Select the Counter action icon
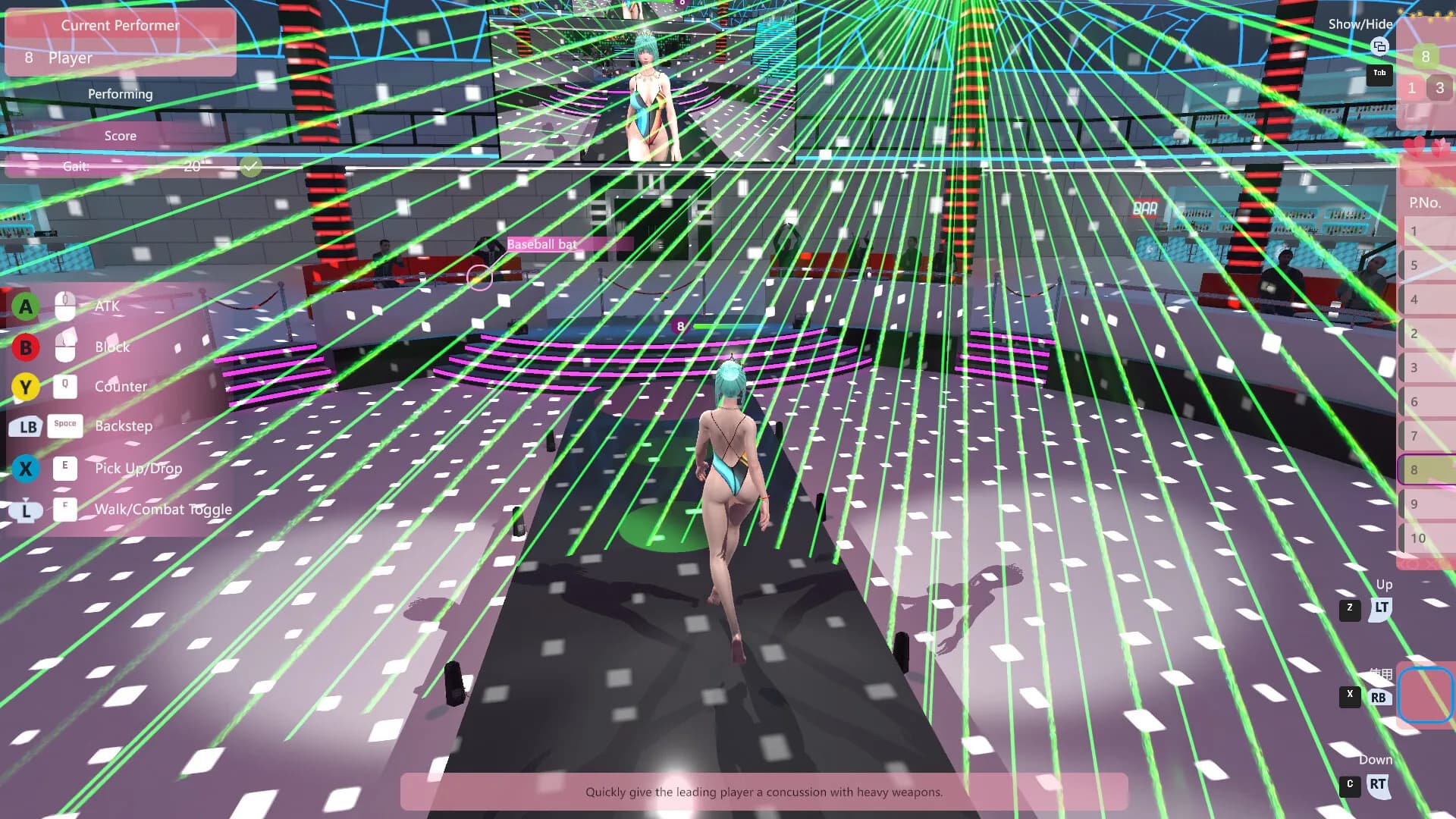This screenshot has width=1456, height=819. pos(26,387)
